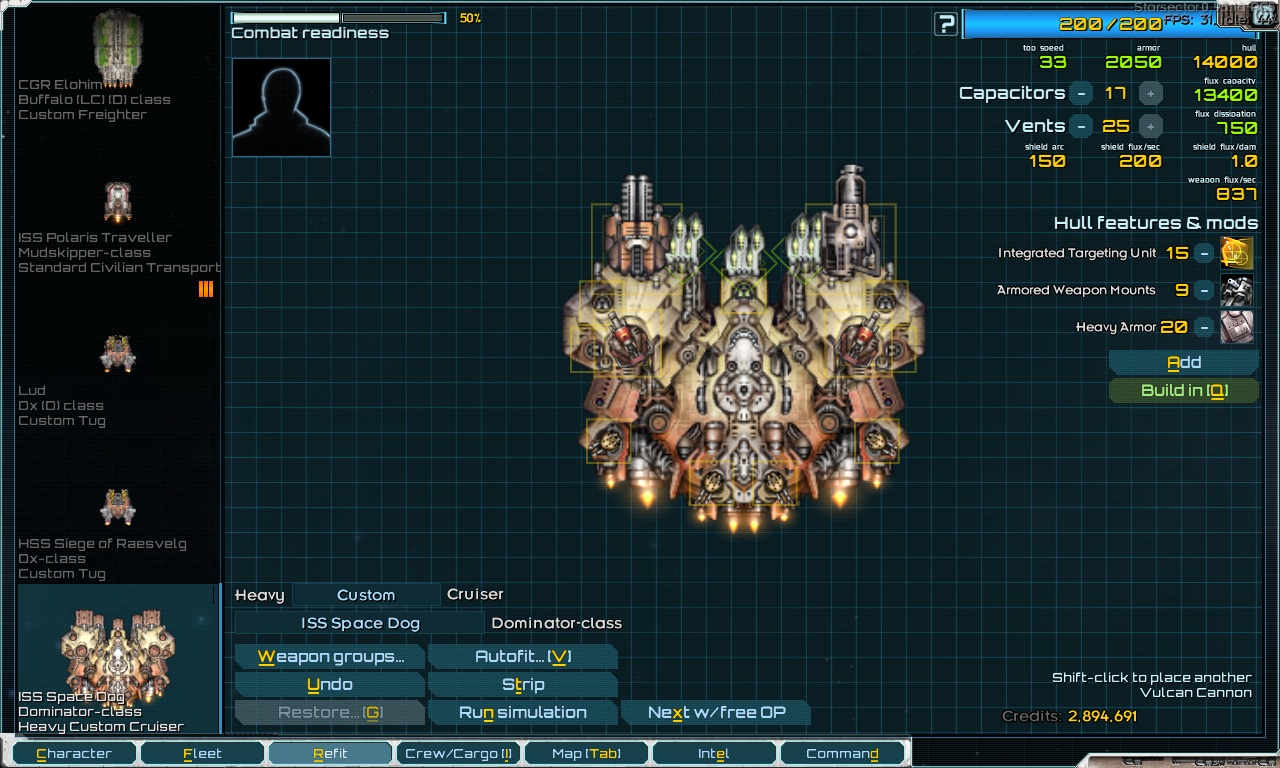Switch to the Fleet tab
This screenshot has width=1280, height=768.
201,752
